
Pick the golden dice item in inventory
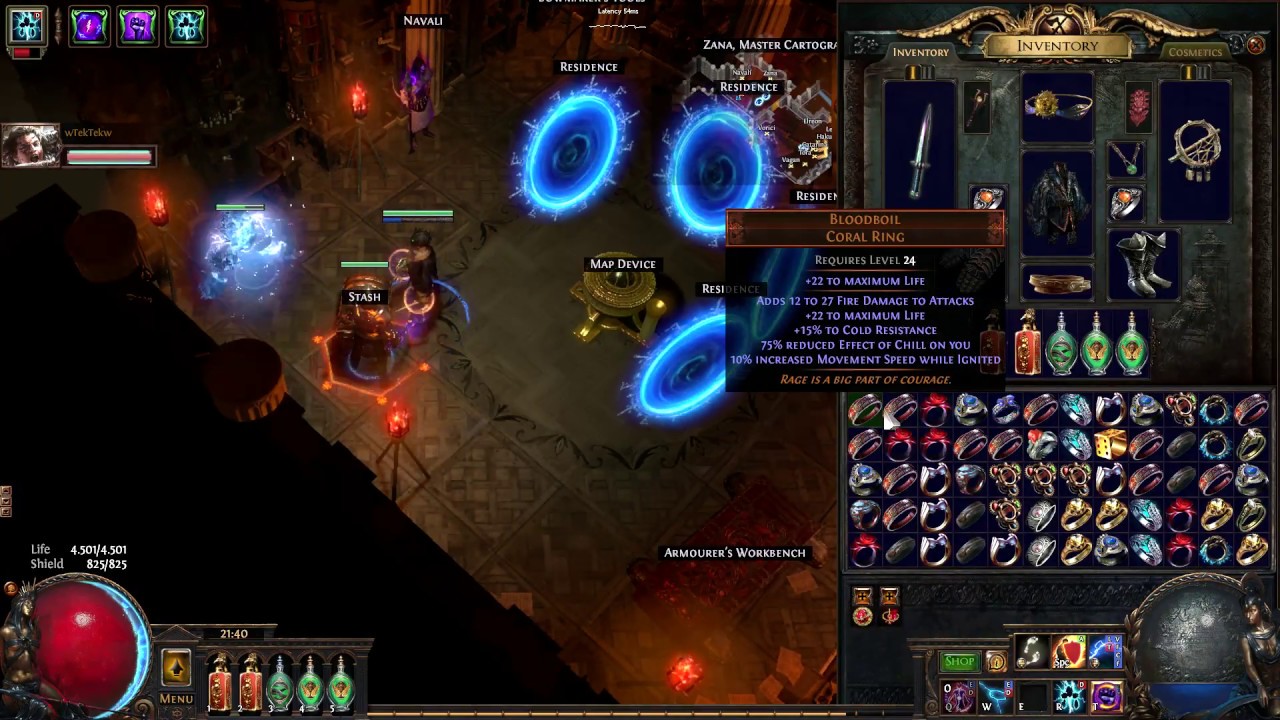tap(1110, 444)
